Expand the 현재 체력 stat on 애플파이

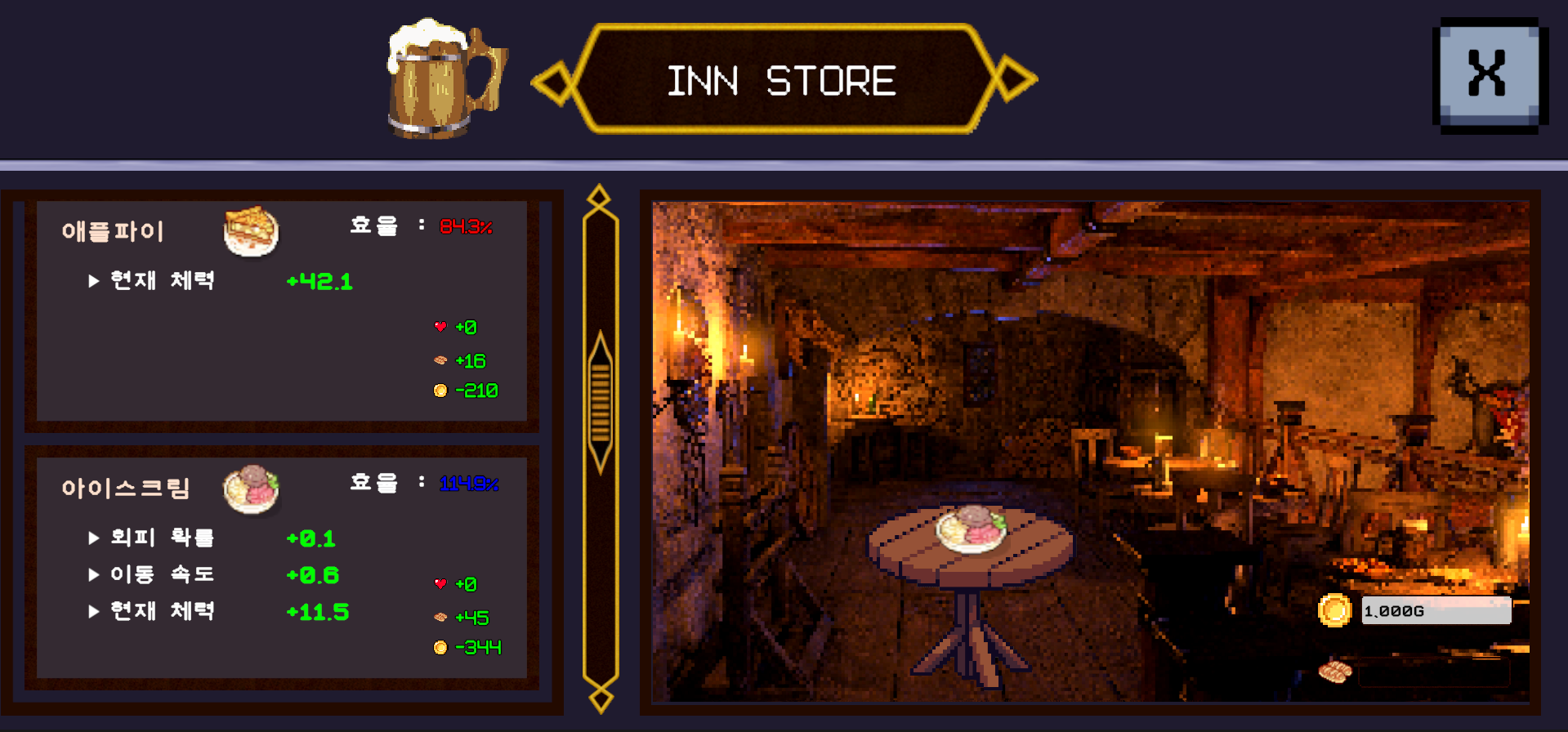point(94,280)
